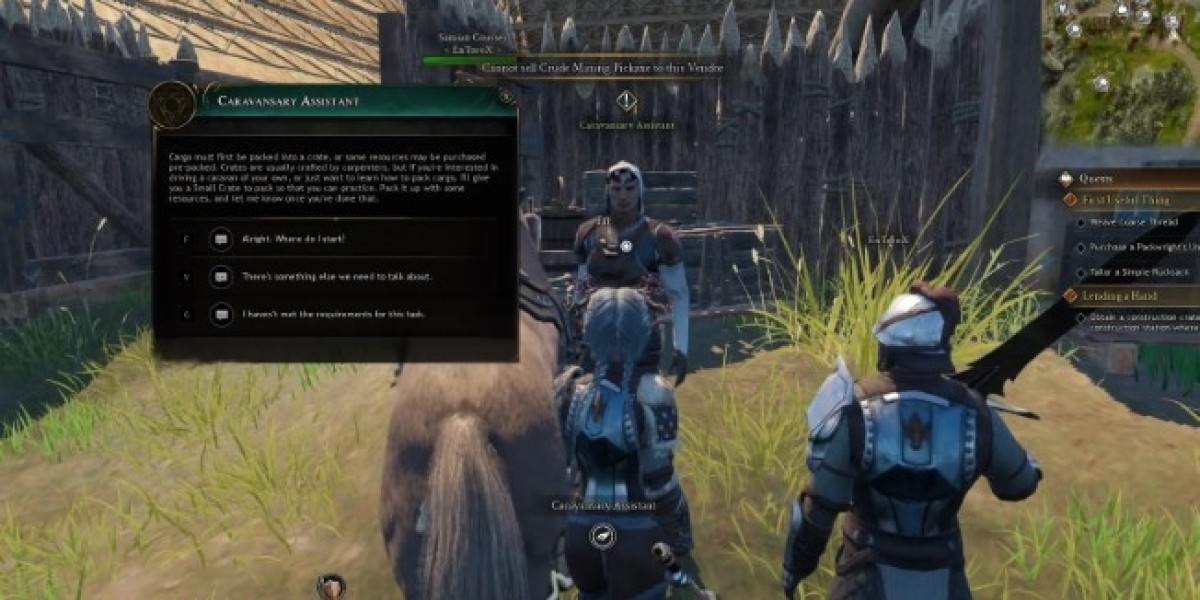Select the First Useful Thing quest

(x=1125, y=200)
